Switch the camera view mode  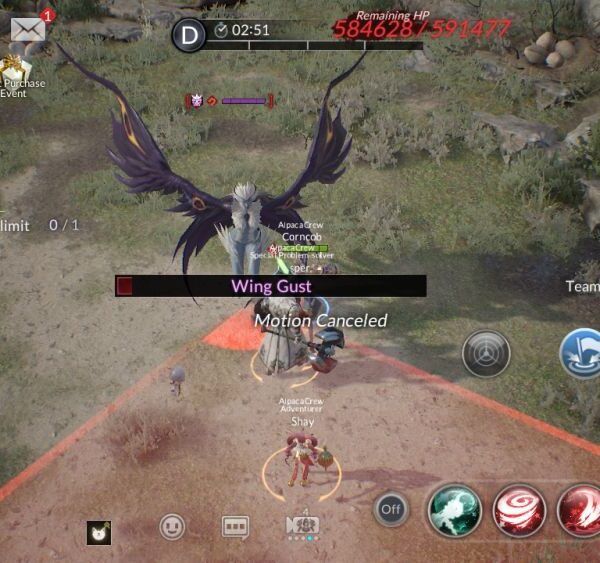(x=302, y=526)
